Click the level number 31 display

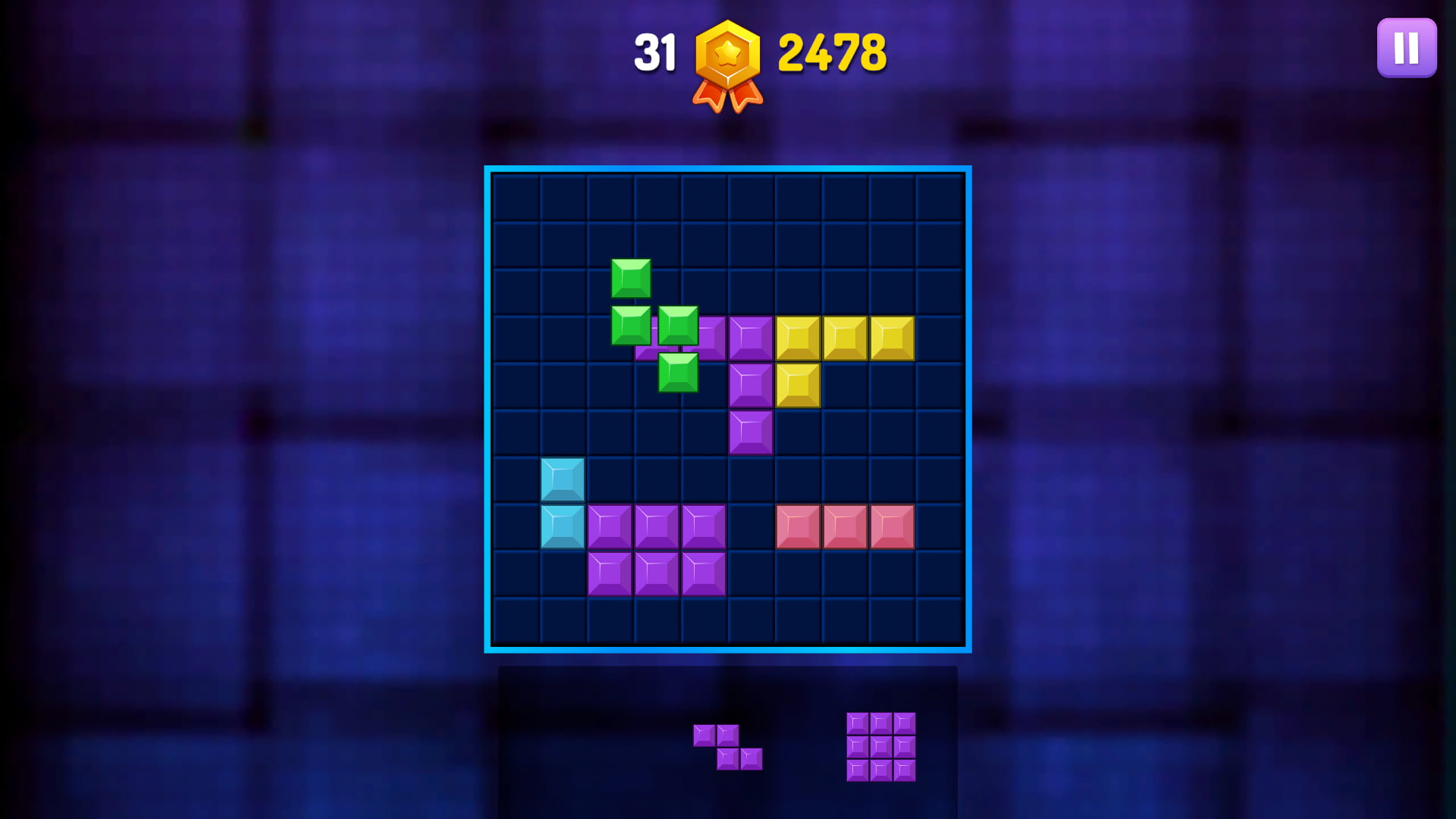pos(657,51)
